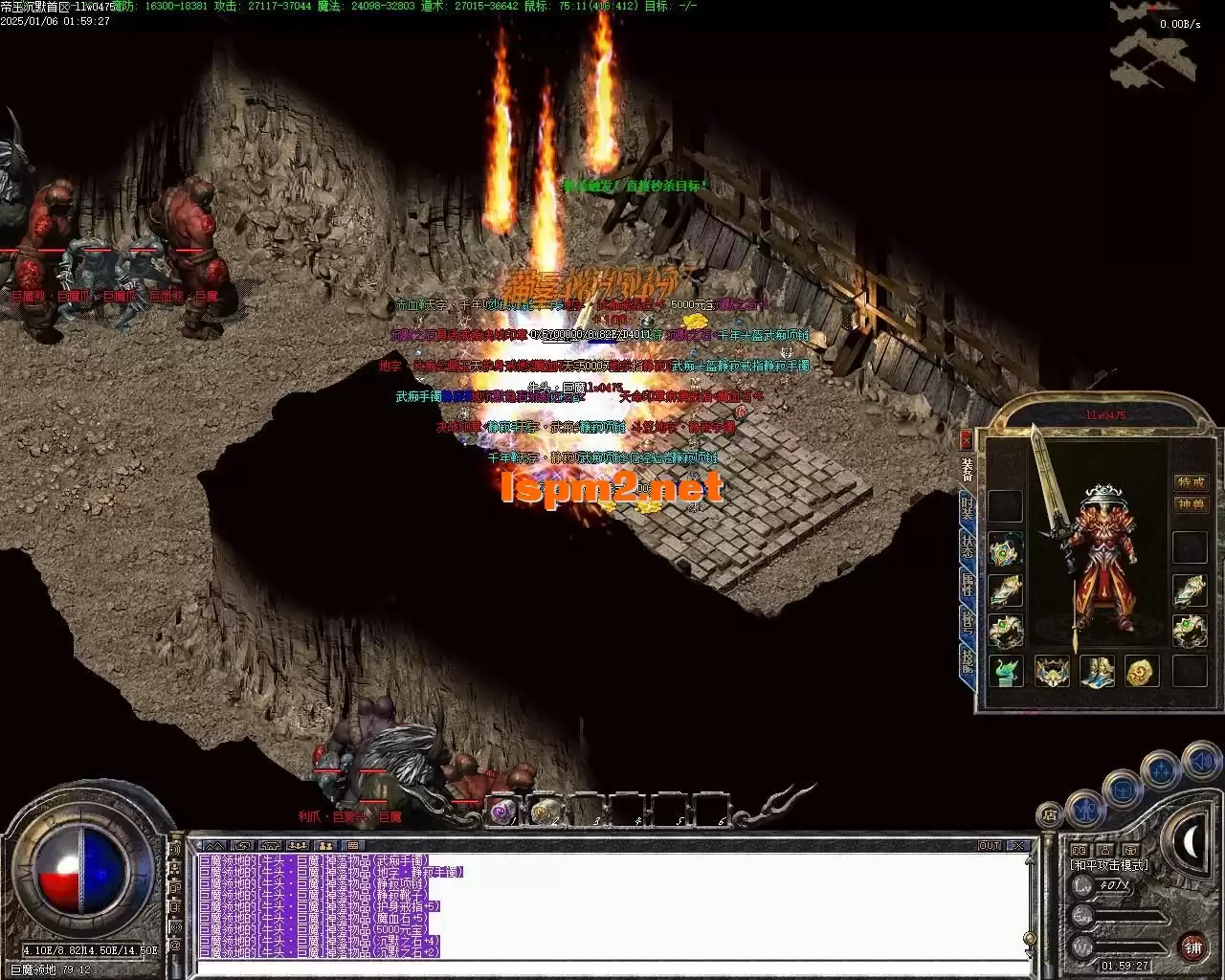This screenshot has width=1225, height=980.
Task: Select the jade swan statue slot
Action: (1006, 671)
